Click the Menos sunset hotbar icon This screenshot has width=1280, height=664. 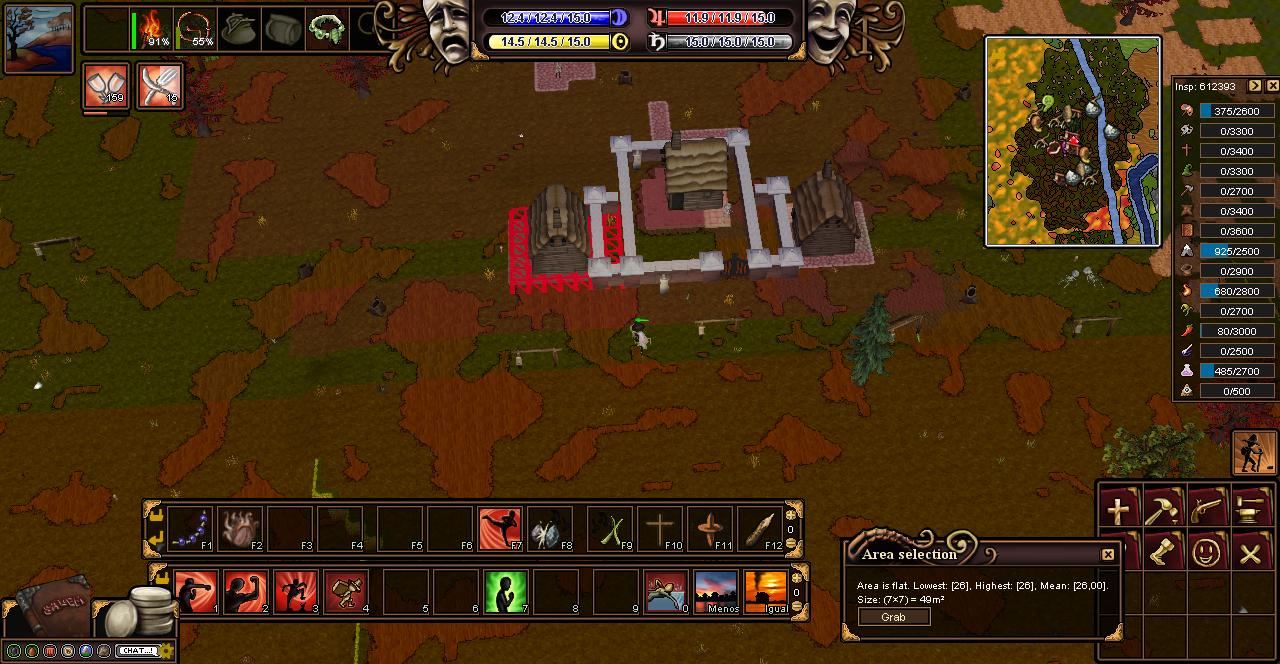click(x=717, y=591)
